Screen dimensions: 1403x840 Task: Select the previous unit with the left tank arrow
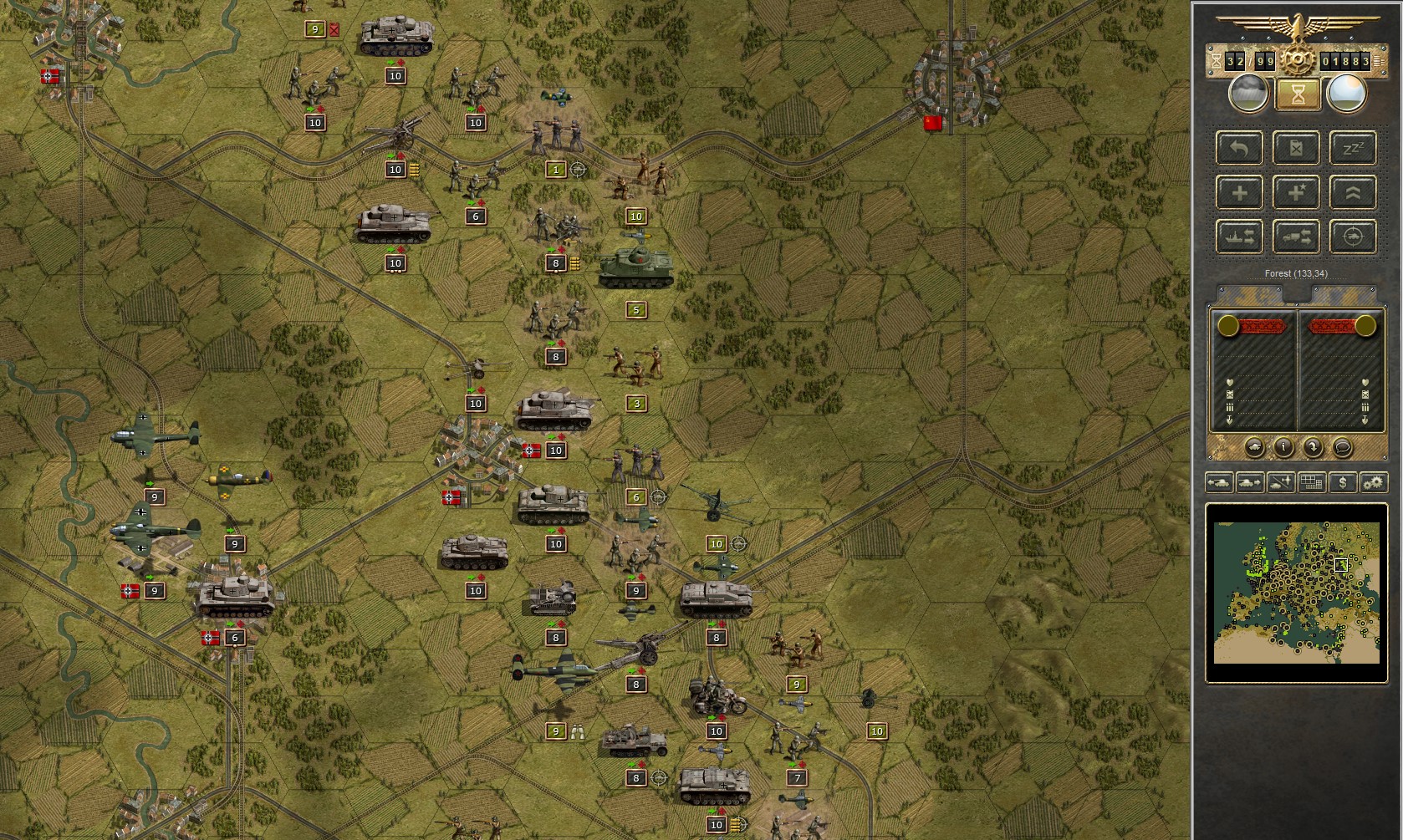(1218, 482)
